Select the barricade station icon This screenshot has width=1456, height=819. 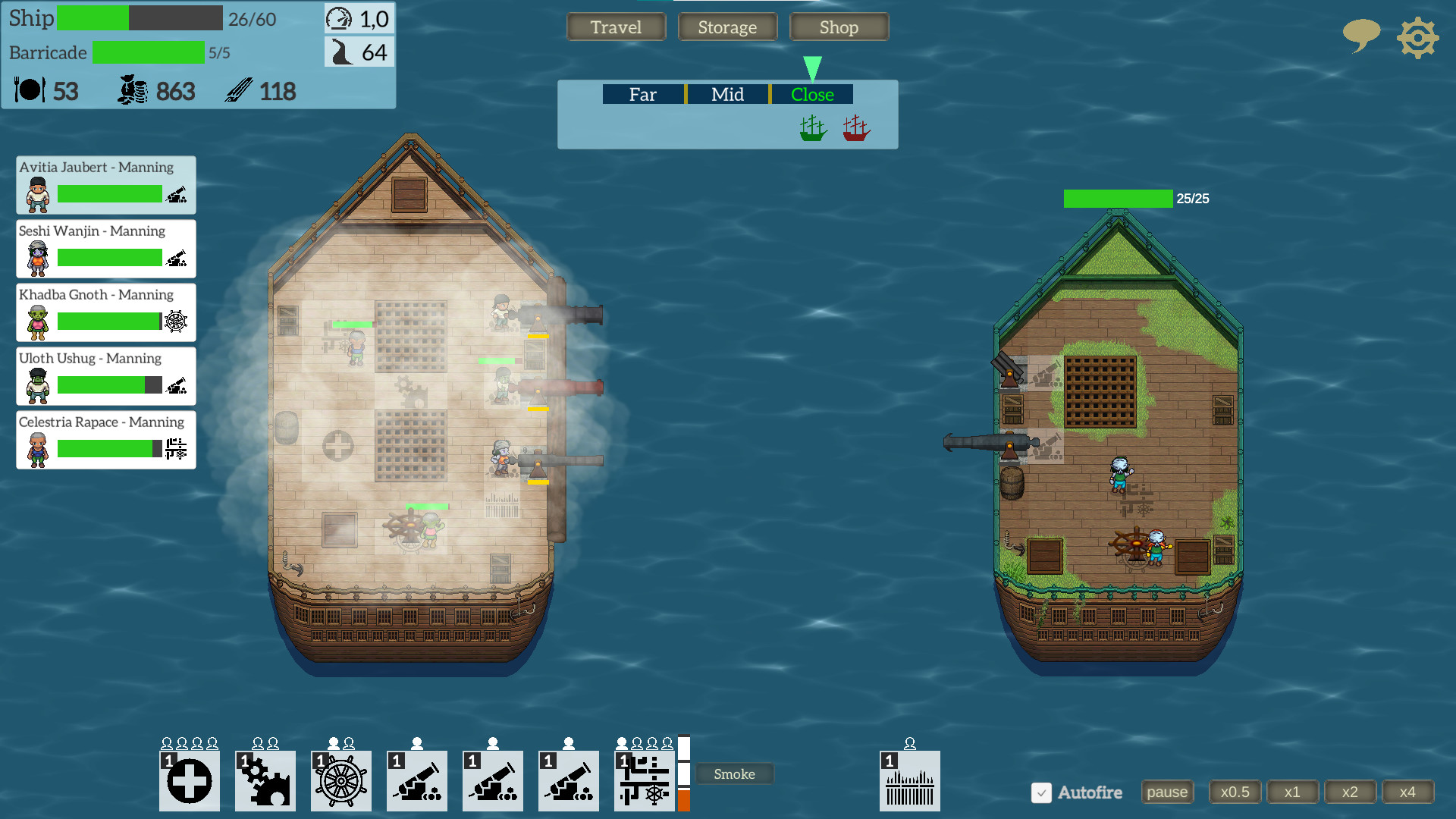pos(909,780)
